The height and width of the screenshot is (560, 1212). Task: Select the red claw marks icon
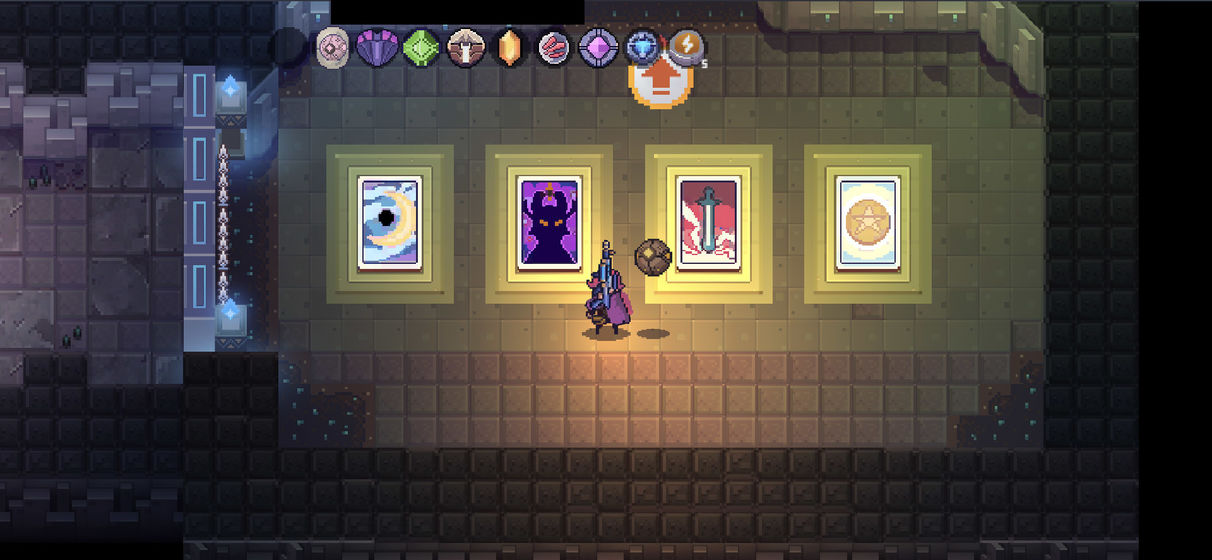click(554, 47)
